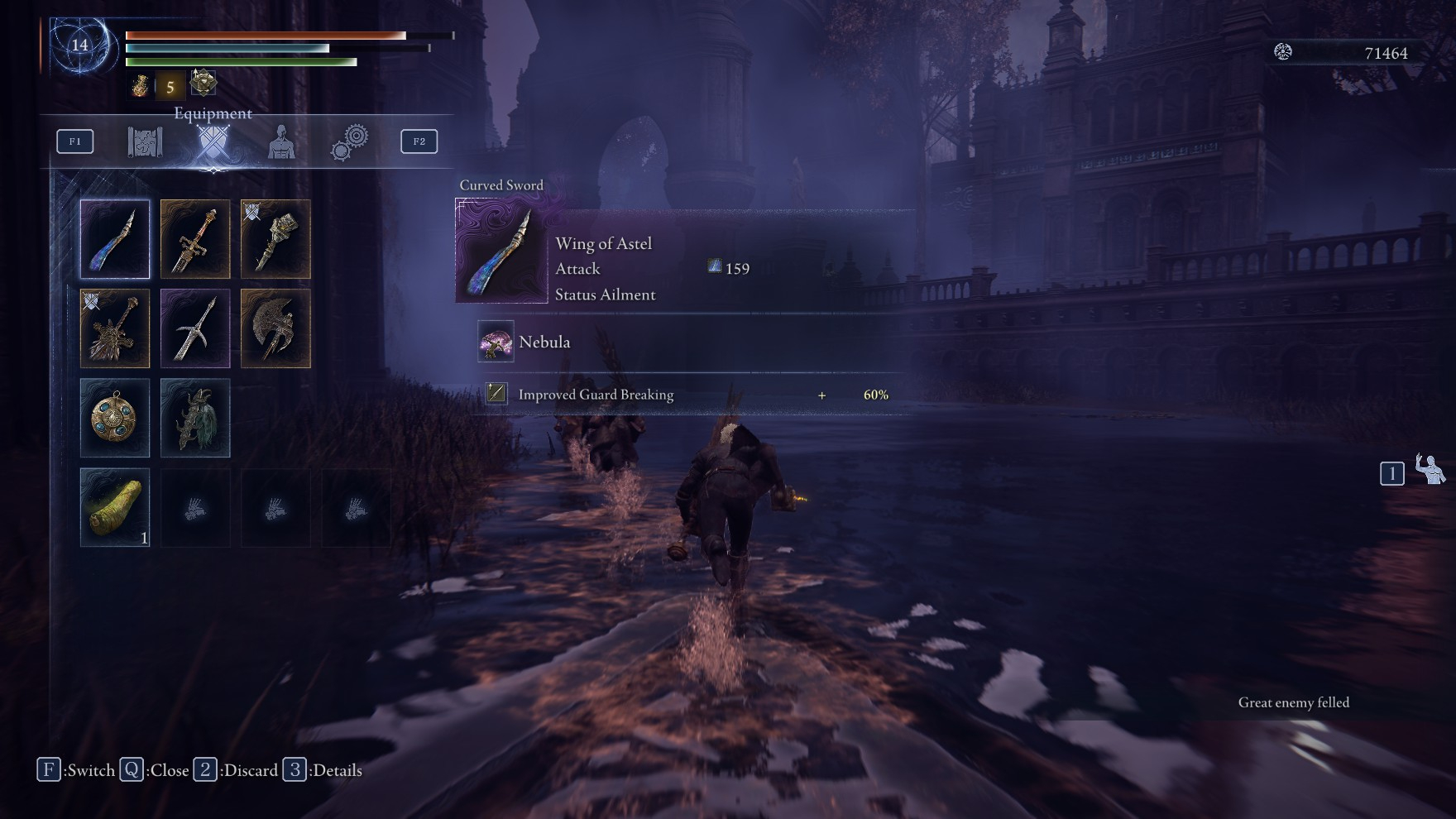
Task: Click the gesture emote icon
Action: click(x=1430, y=470)
